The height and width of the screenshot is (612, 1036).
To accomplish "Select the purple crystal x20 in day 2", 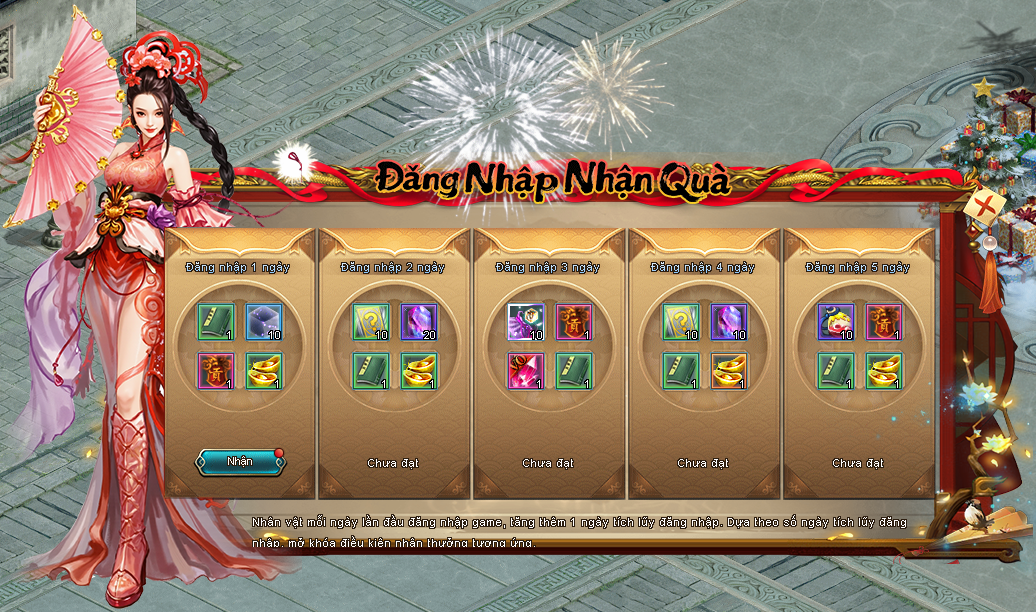I will [420, 322].
